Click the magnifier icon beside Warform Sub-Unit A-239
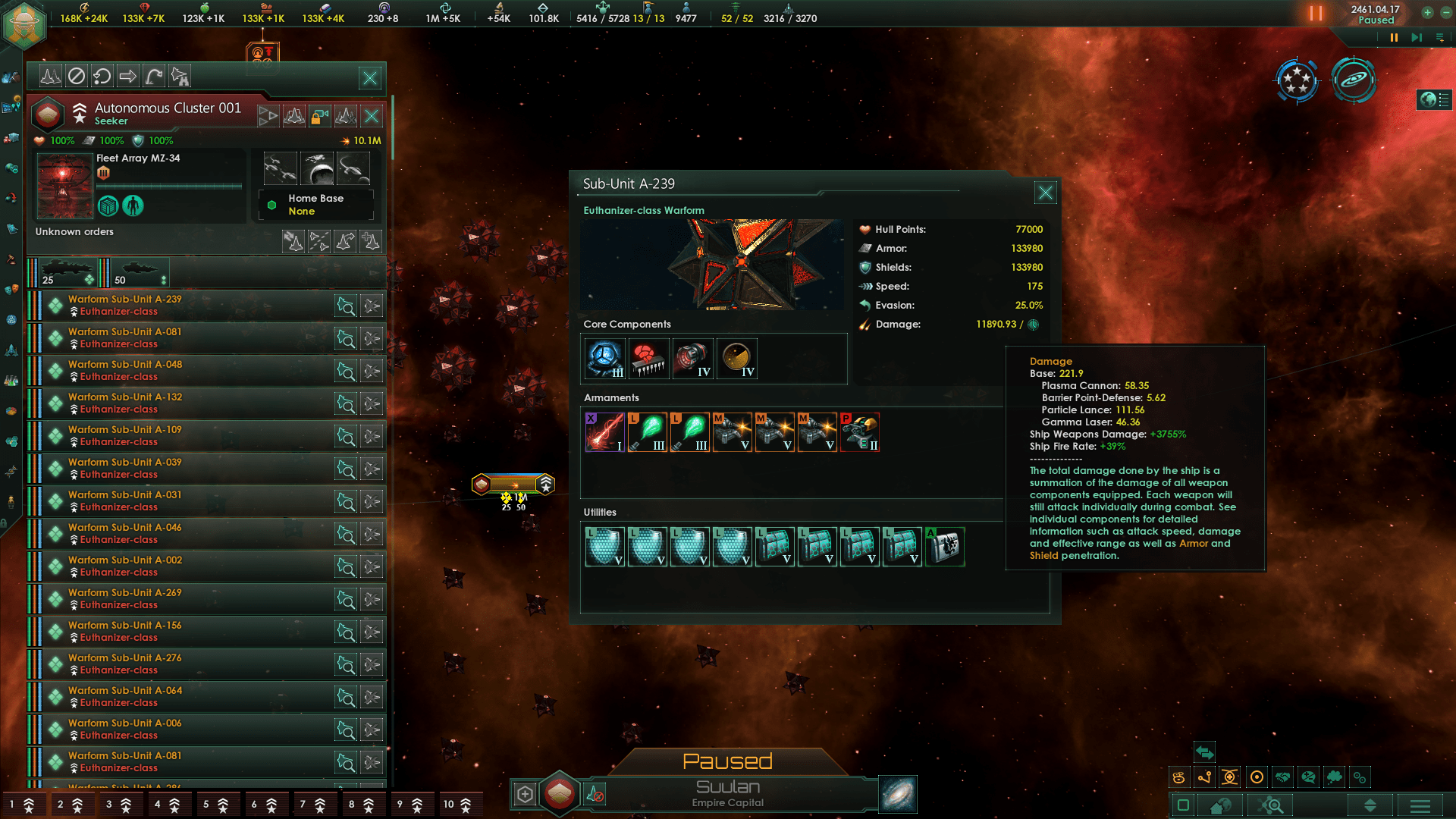 (x=347, y=305)
